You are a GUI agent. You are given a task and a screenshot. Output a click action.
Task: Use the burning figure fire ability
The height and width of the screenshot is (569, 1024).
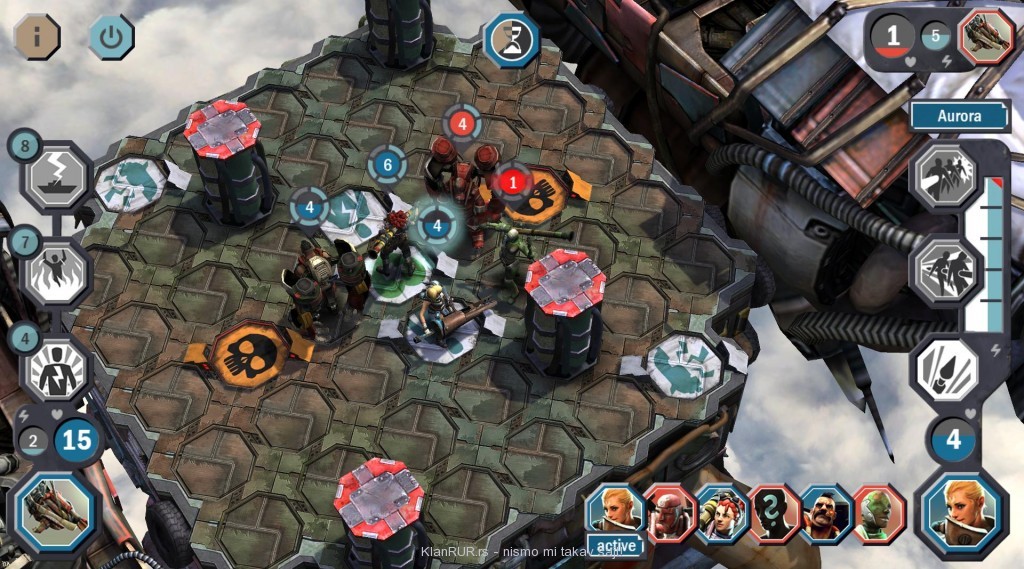pyautogui.click(x=55, y=270)
